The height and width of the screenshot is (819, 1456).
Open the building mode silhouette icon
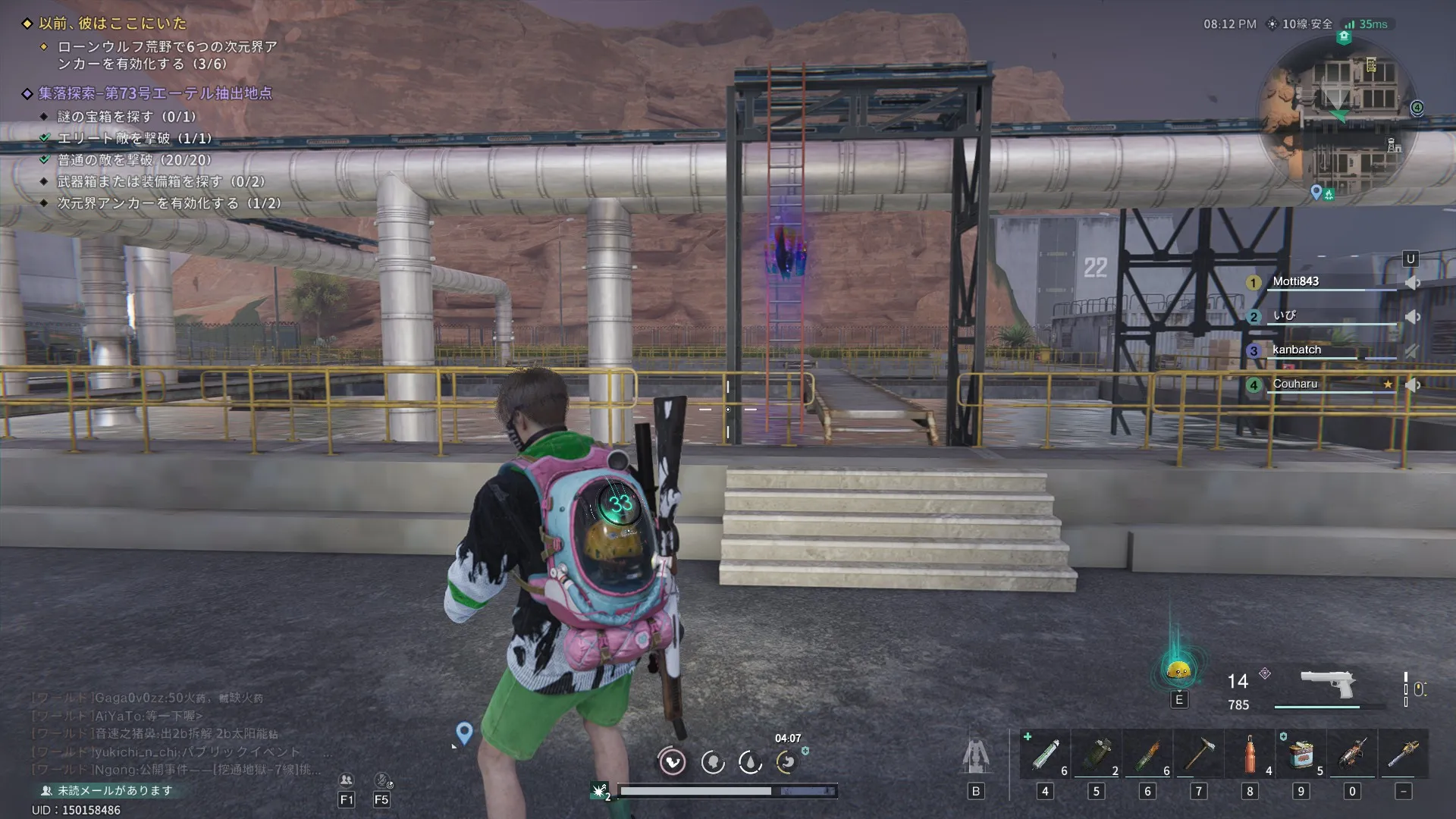click(976, 755)
